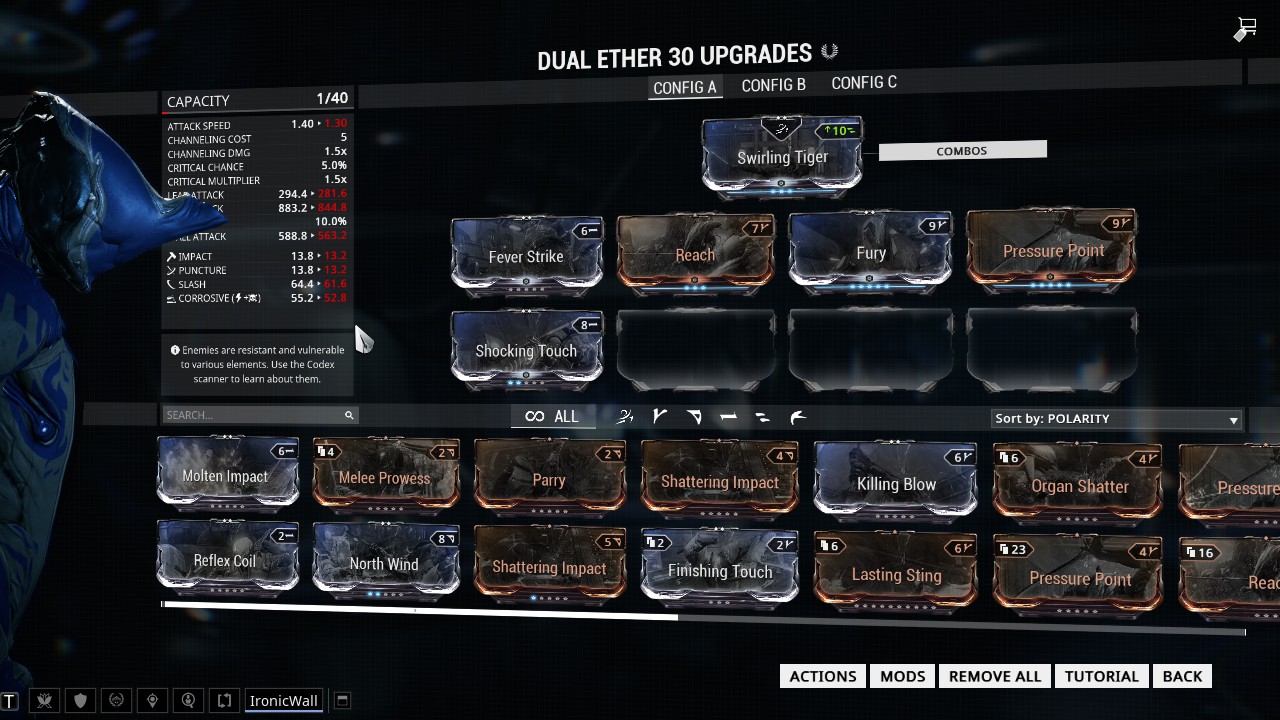Select the Molten Impact mod card
The width and height of the screenshot is (1280, 720).
pyautogui.click(x=226, y=475)
